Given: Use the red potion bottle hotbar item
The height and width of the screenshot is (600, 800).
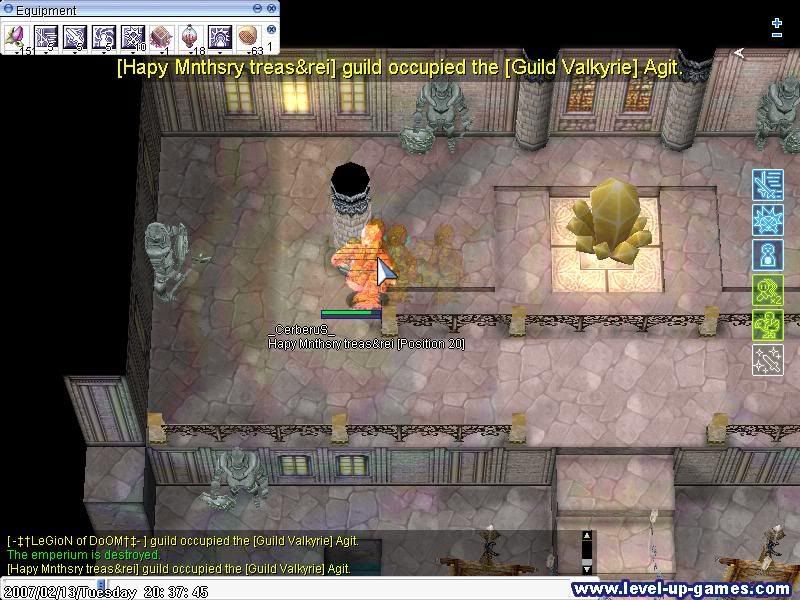Looking at the screenshot, I should click(x=190, y=37).
